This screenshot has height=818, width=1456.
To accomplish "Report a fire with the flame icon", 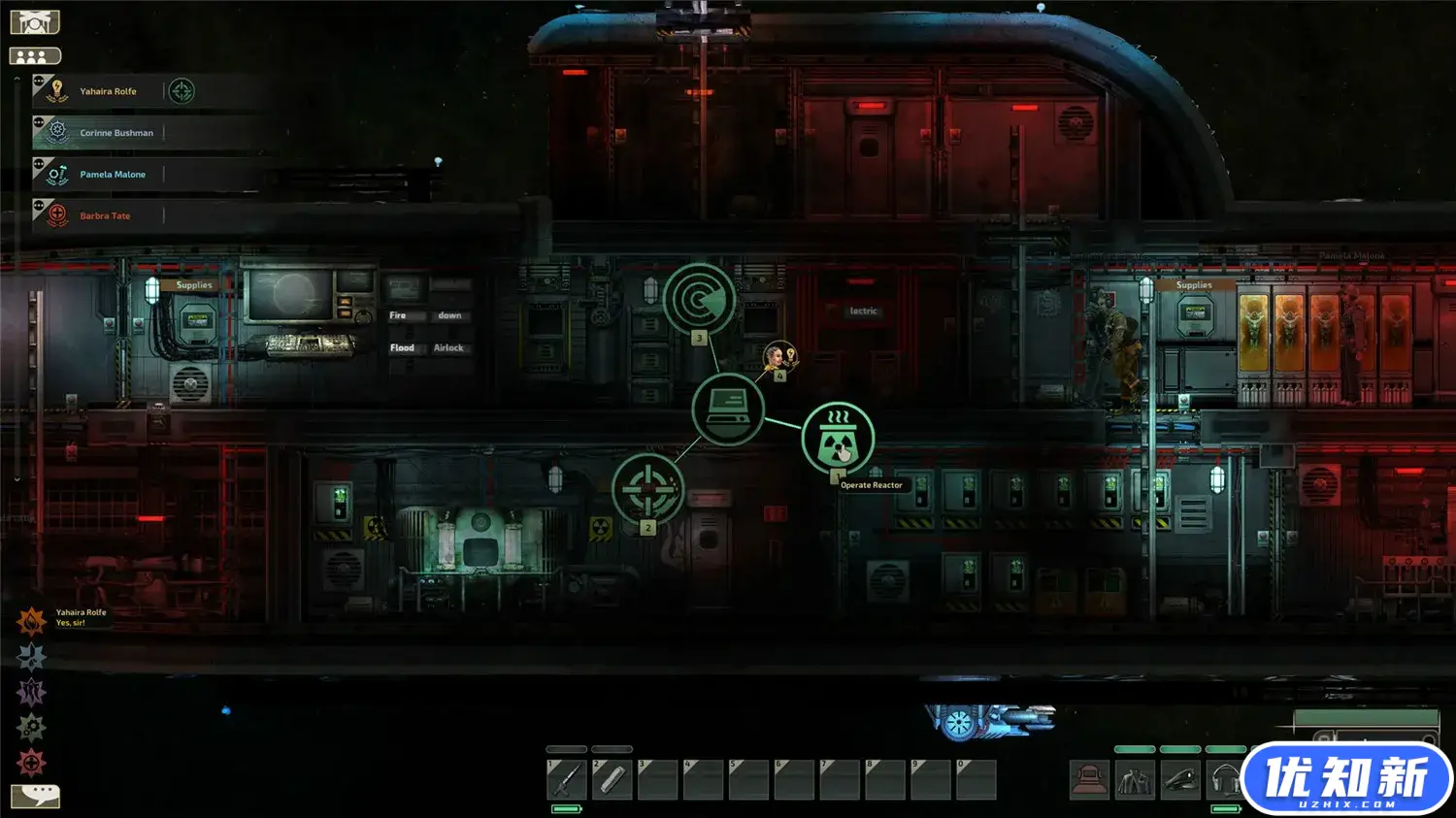I will tap(31, 620).
